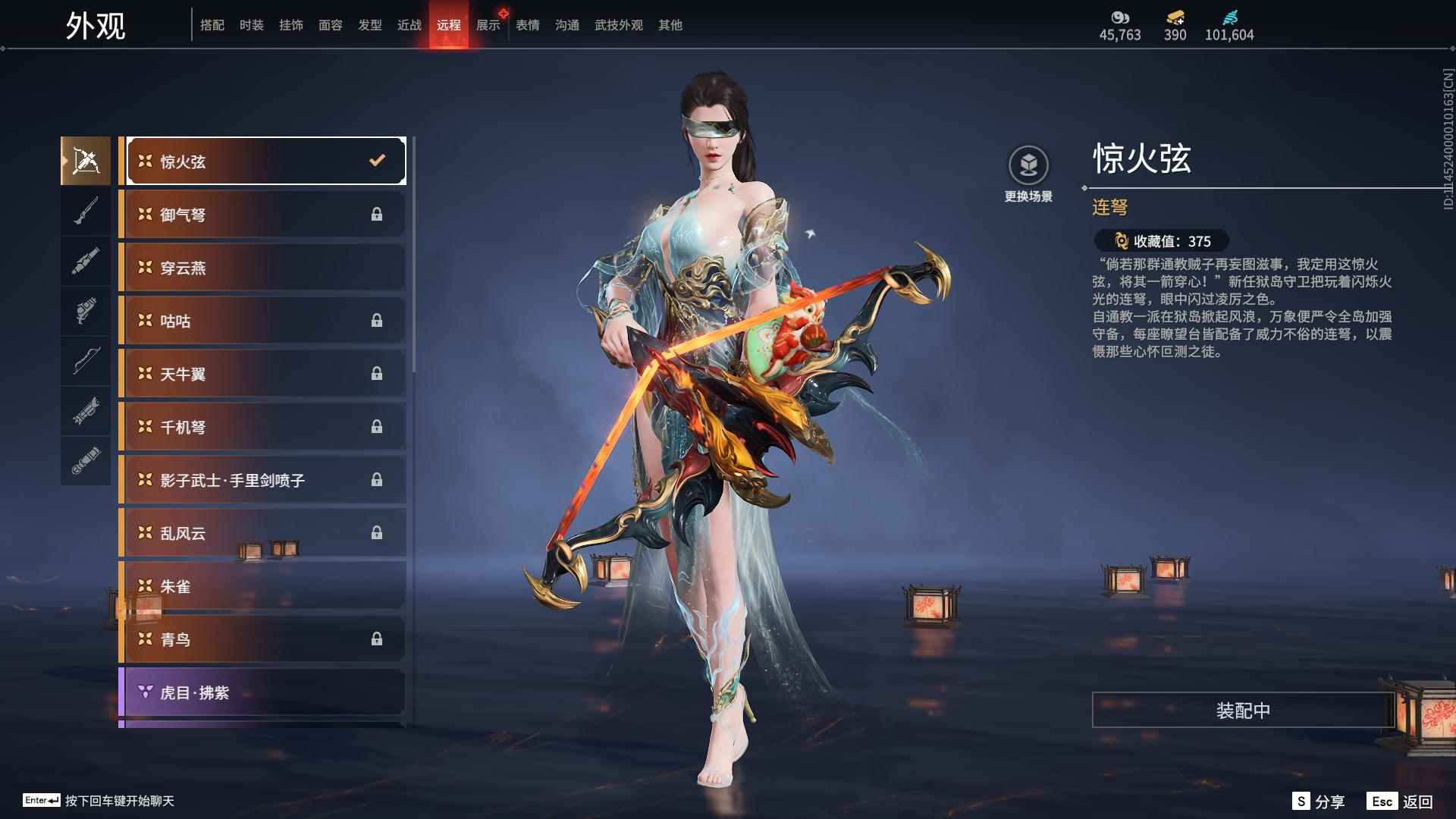Choose the 朱雀 skin row
This screenshot has height=819, width=1456.
coord(262,586)
